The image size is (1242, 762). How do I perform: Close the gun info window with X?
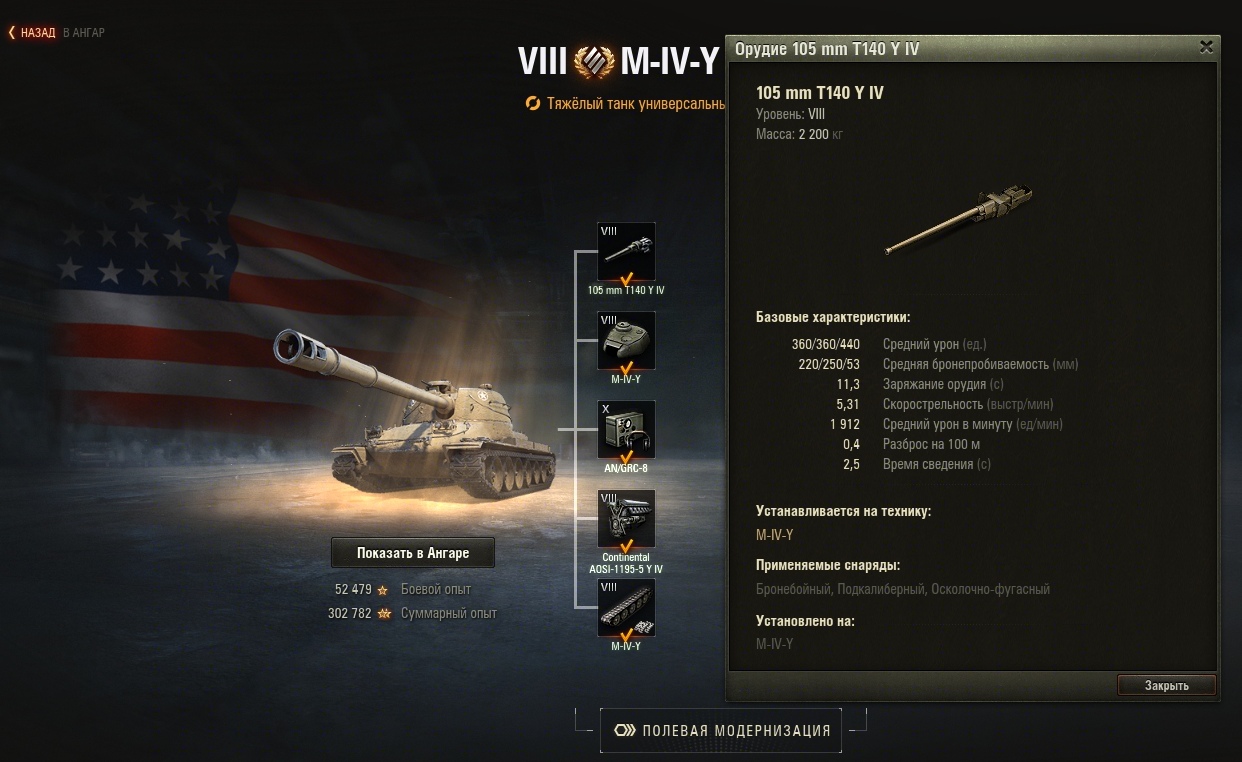click(1206, 47)
